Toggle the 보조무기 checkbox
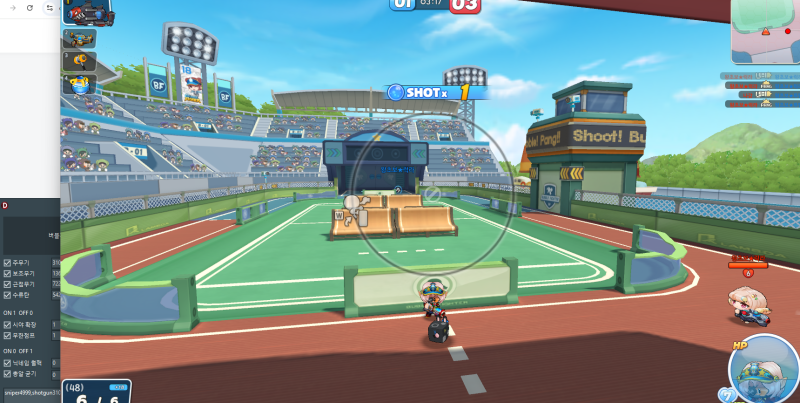This screenshot has height=403, width=800. coord(7,273)
